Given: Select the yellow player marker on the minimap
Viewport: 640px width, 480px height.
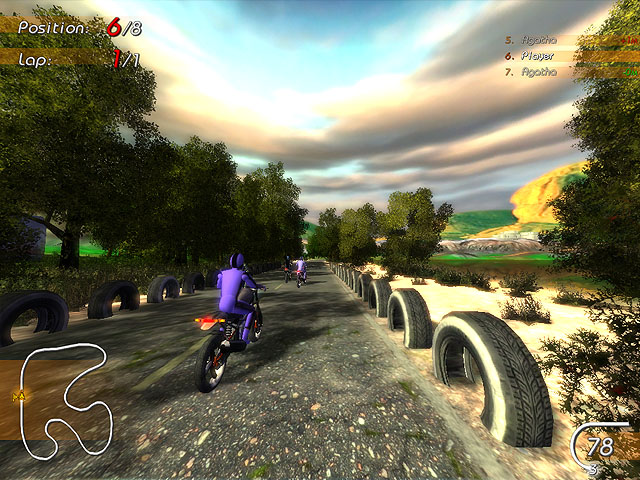Looking at the screenshot, I should (18, 398).
